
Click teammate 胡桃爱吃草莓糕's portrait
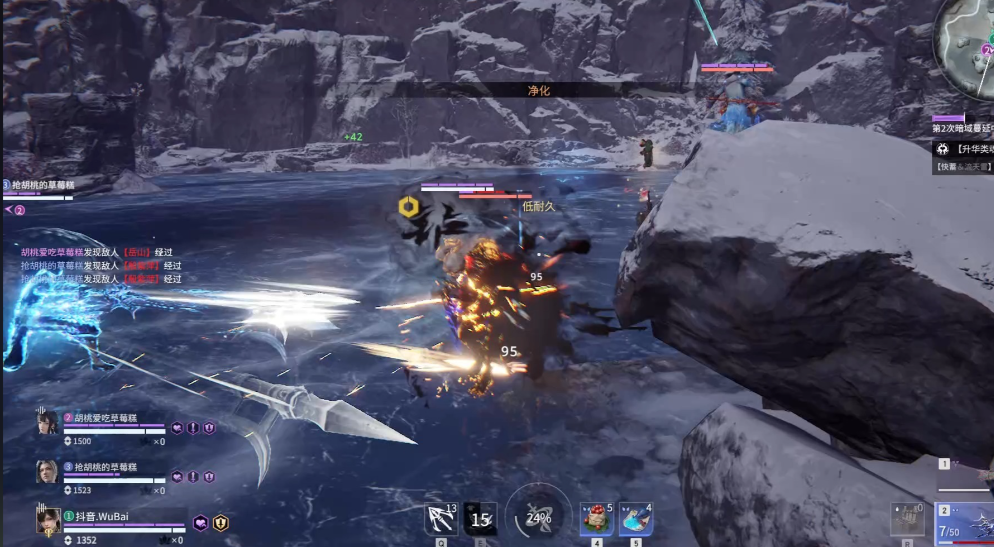click(x=46, y=424)
